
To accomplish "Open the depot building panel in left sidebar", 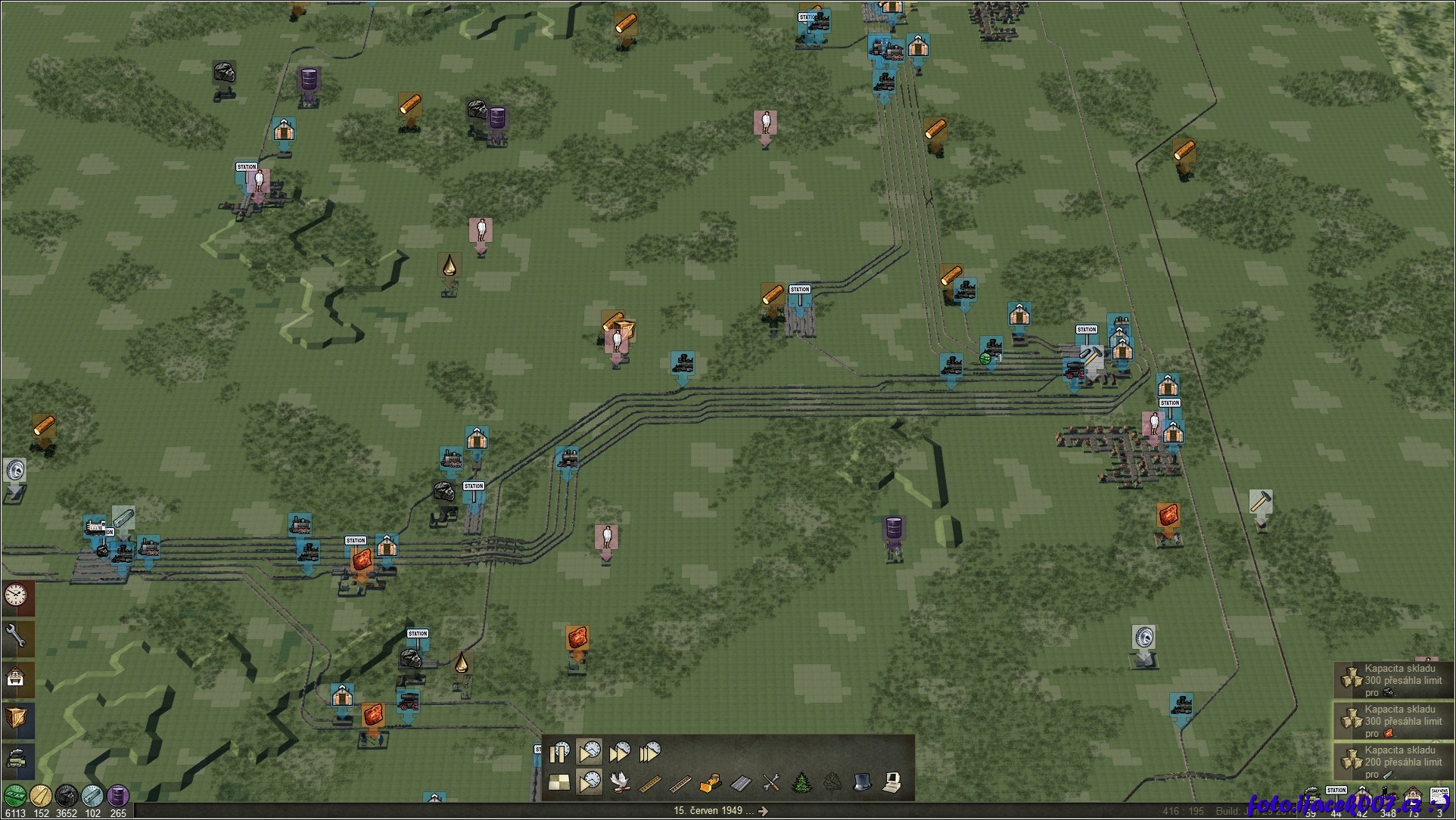I will point(16,677).
